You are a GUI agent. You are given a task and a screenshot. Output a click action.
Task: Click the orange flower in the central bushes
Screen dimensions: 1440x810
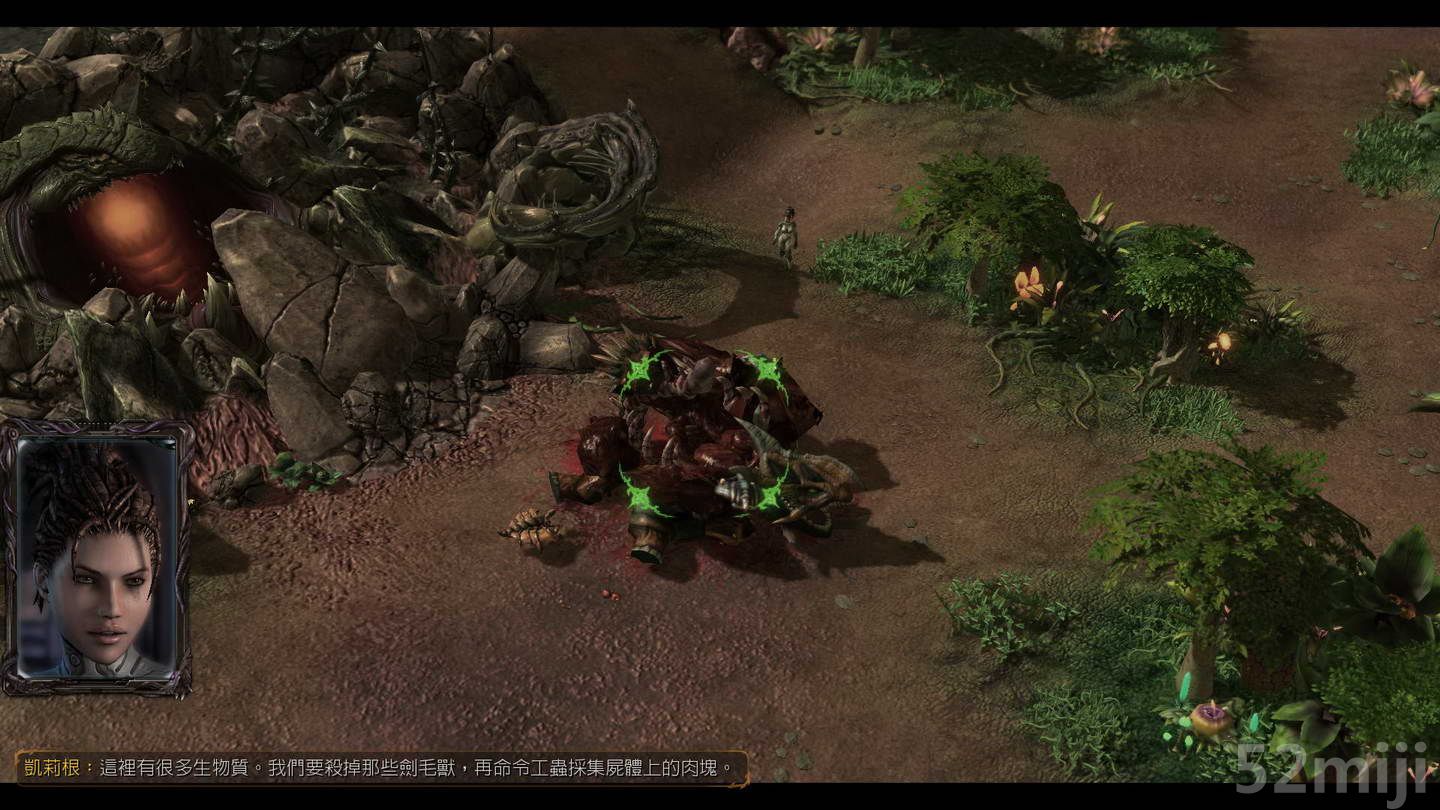(1030, 285)
